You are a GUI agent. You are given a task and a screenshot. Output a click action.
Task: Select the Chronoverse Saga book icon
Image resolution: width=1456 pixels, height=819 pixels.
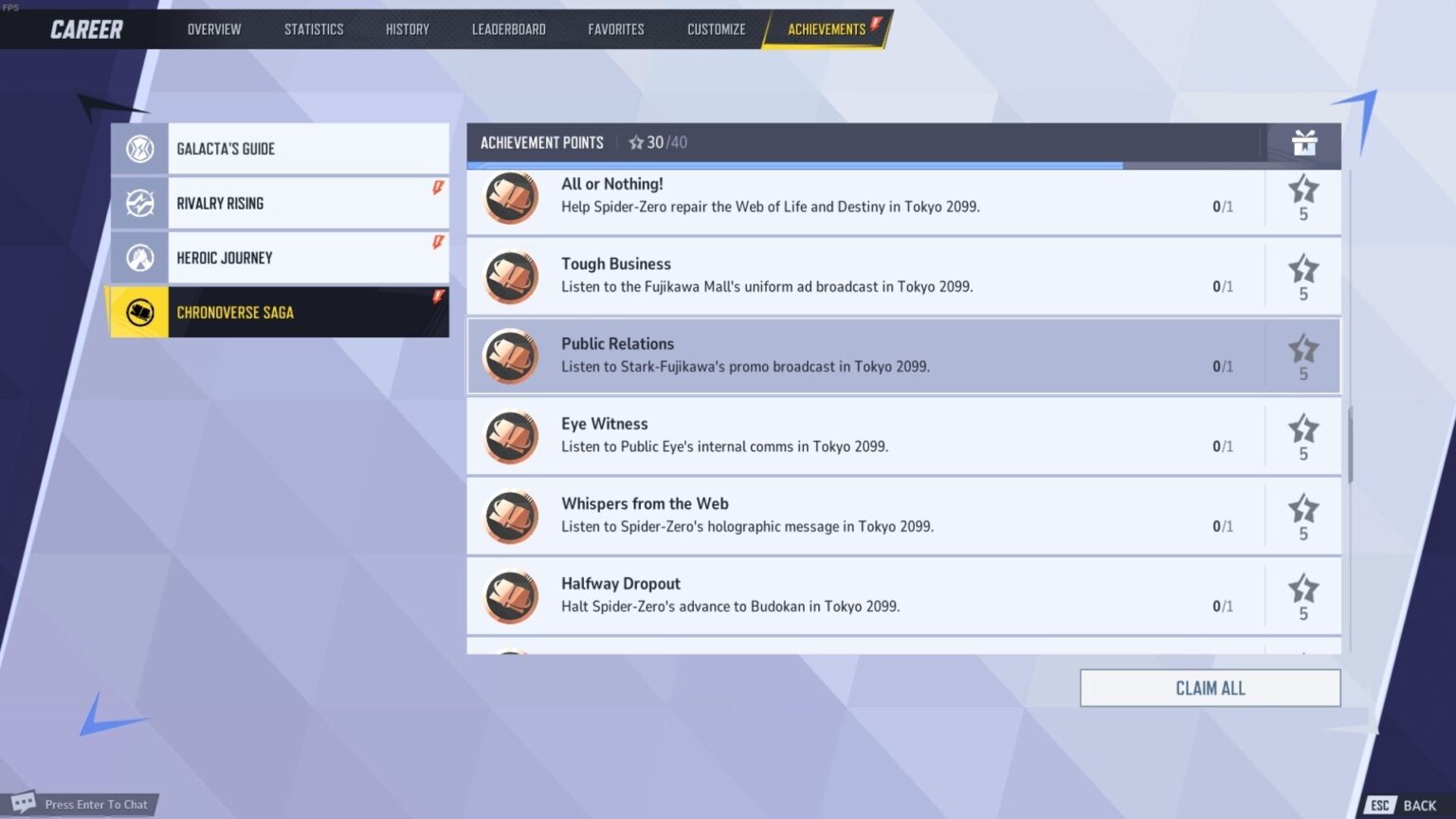139,312
